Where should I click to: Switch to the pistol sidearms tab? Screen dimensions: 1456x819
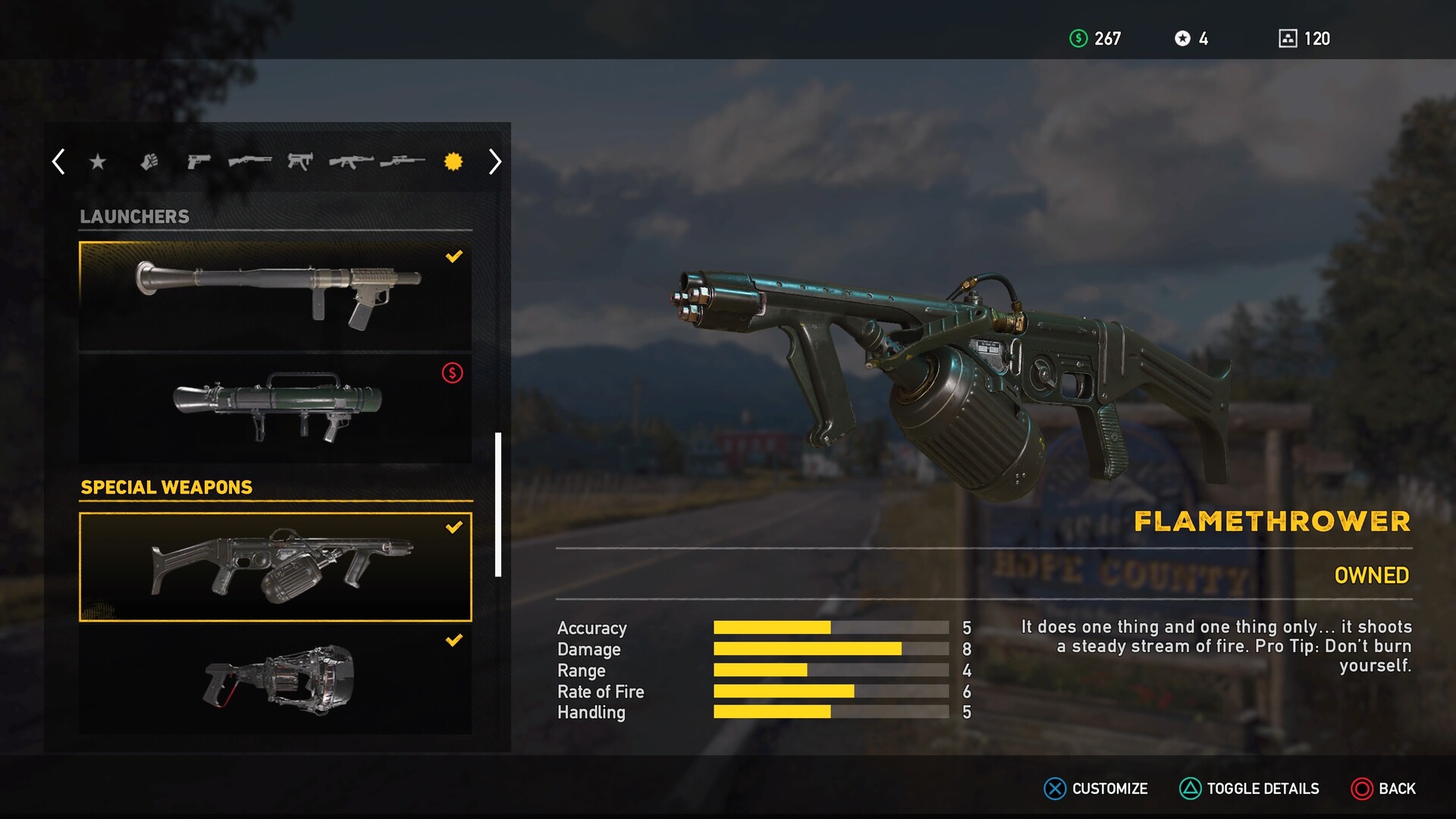click(x=199, y=162)
